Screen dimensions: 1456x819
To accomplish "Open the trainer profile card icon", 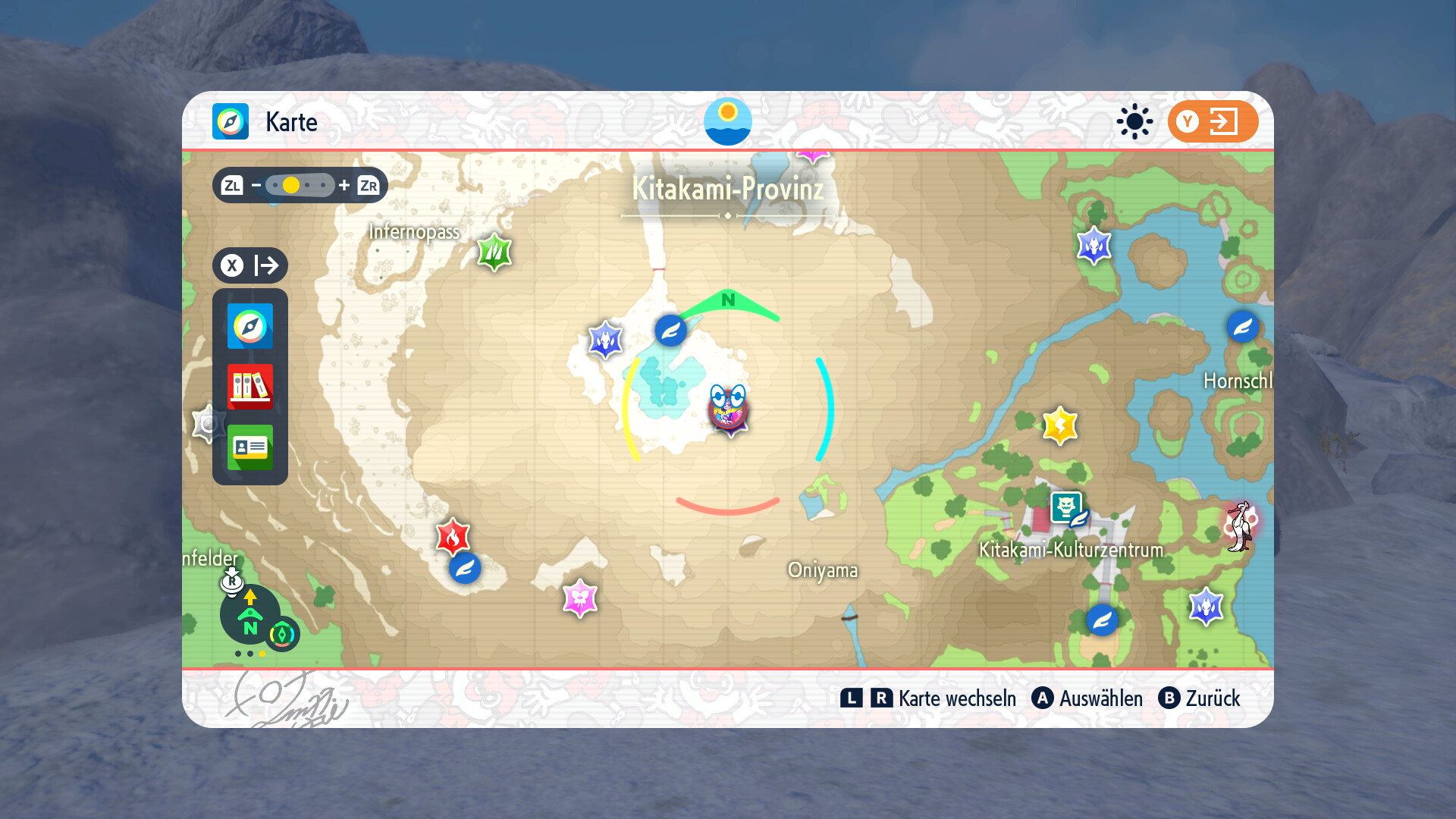I will 249,447.
